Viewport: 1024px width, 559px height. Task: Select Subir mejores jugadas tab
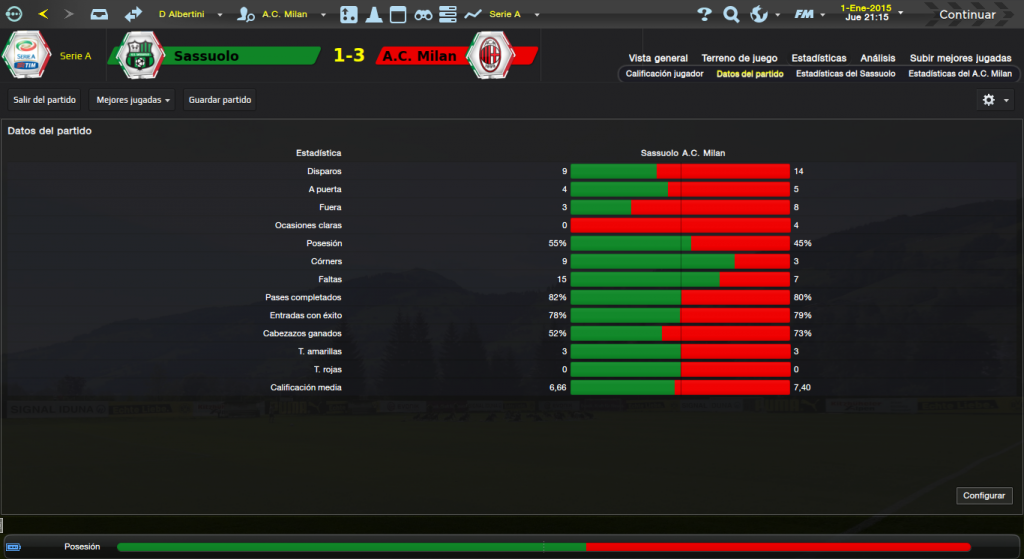pos(961,58)
